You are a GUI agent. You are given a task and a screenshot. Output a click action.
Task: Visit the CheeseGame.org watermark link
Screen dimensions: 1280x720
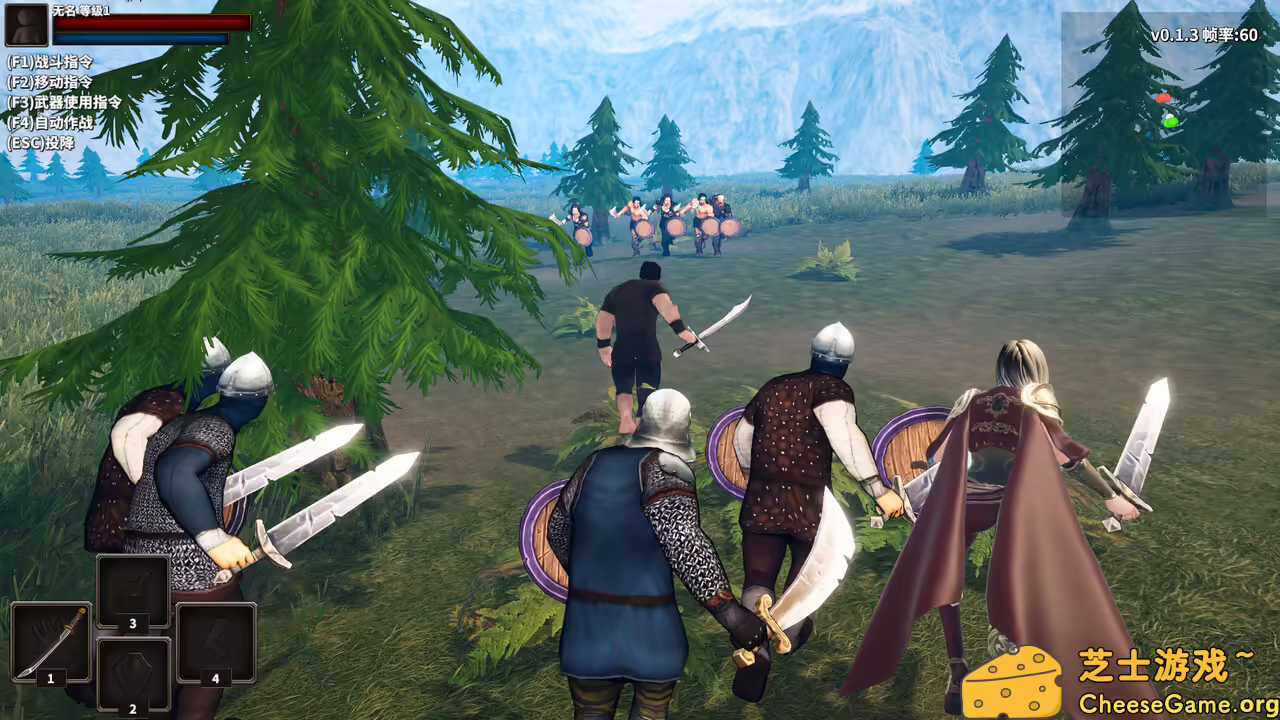1178,704
